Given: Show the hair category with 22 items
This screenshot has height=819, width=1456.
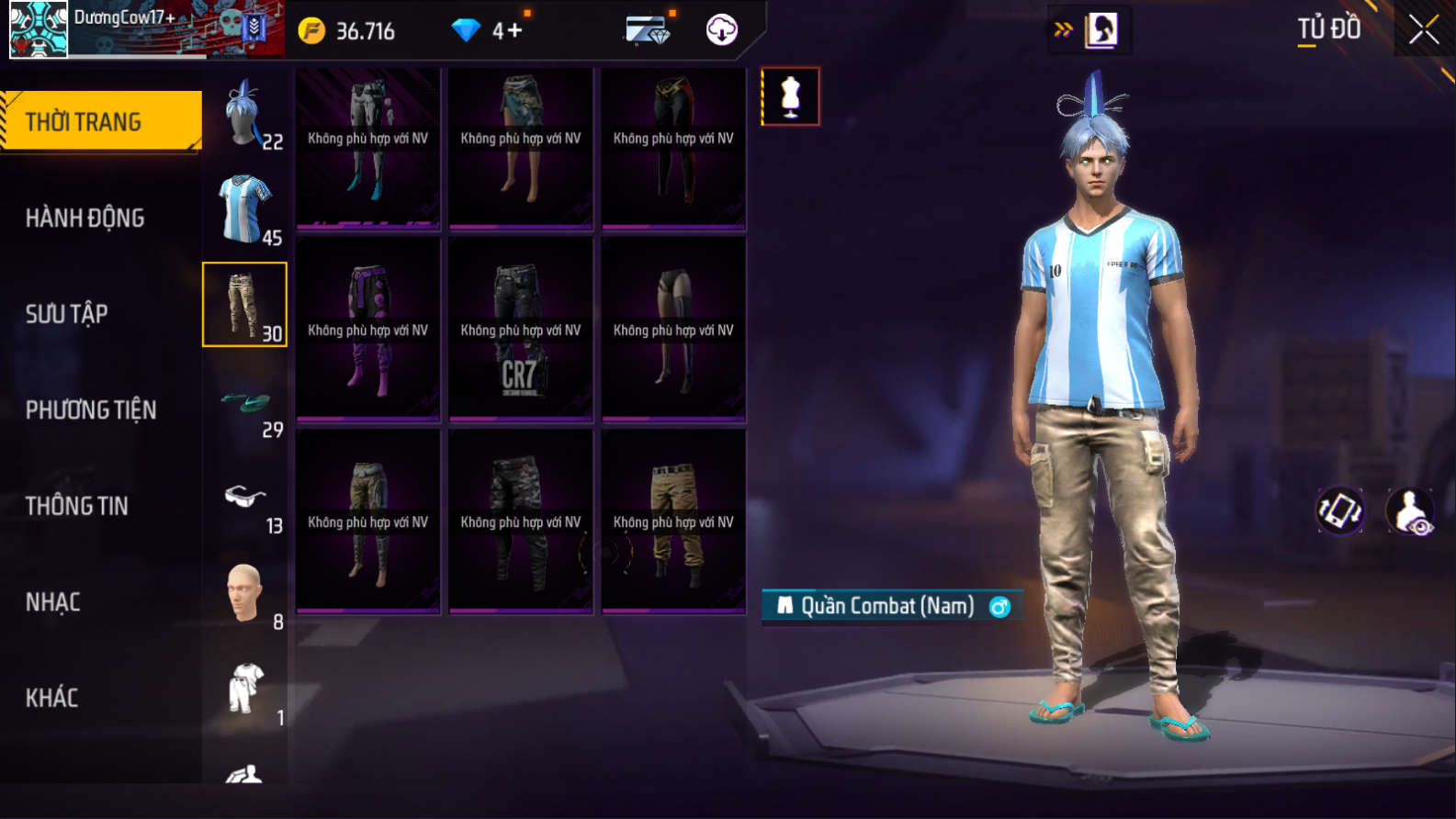Looking at the screenshot, I should [x=245, y=115].
